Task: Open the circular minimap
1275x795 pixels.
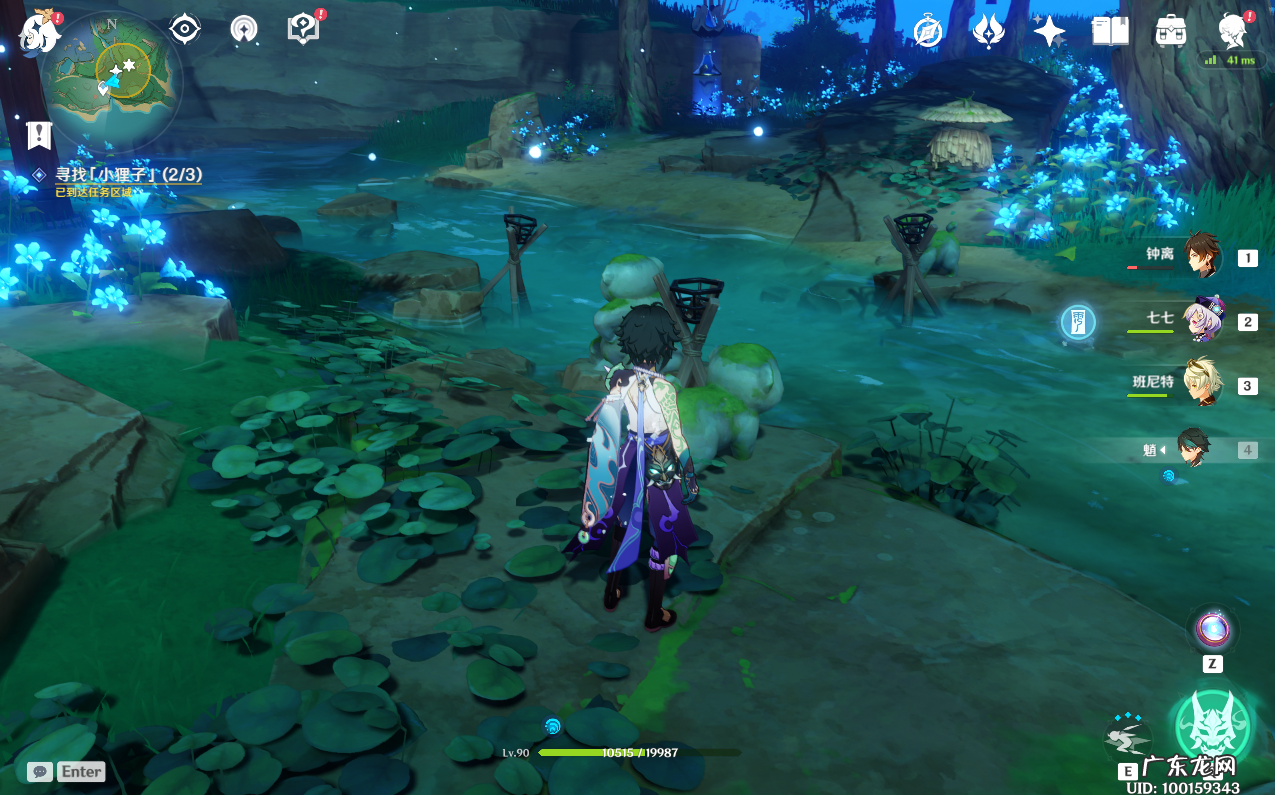Action: tap(113, 77)
